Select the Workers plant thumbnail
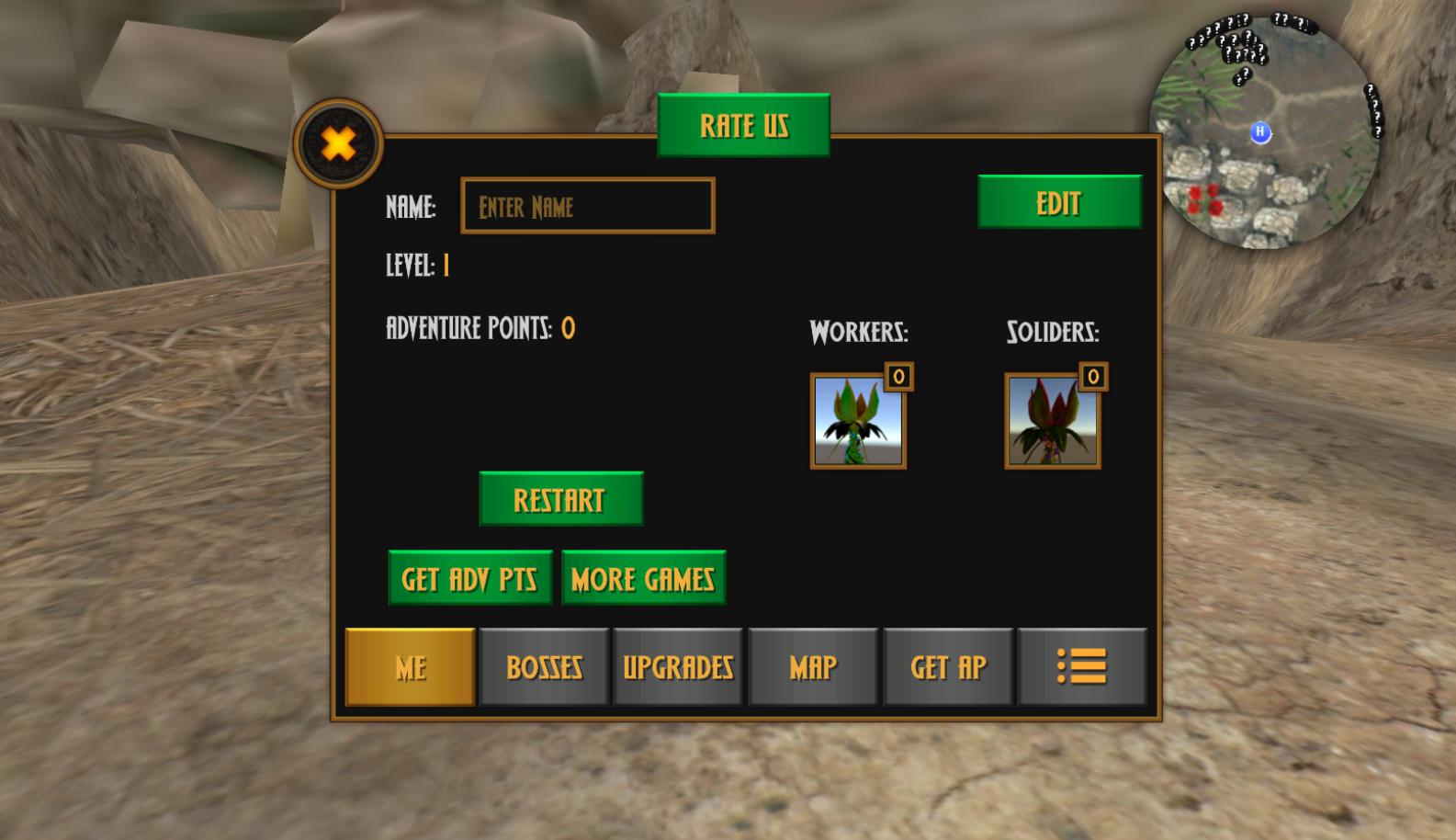Screen dimensions: 1456x840 click(858, 422)
